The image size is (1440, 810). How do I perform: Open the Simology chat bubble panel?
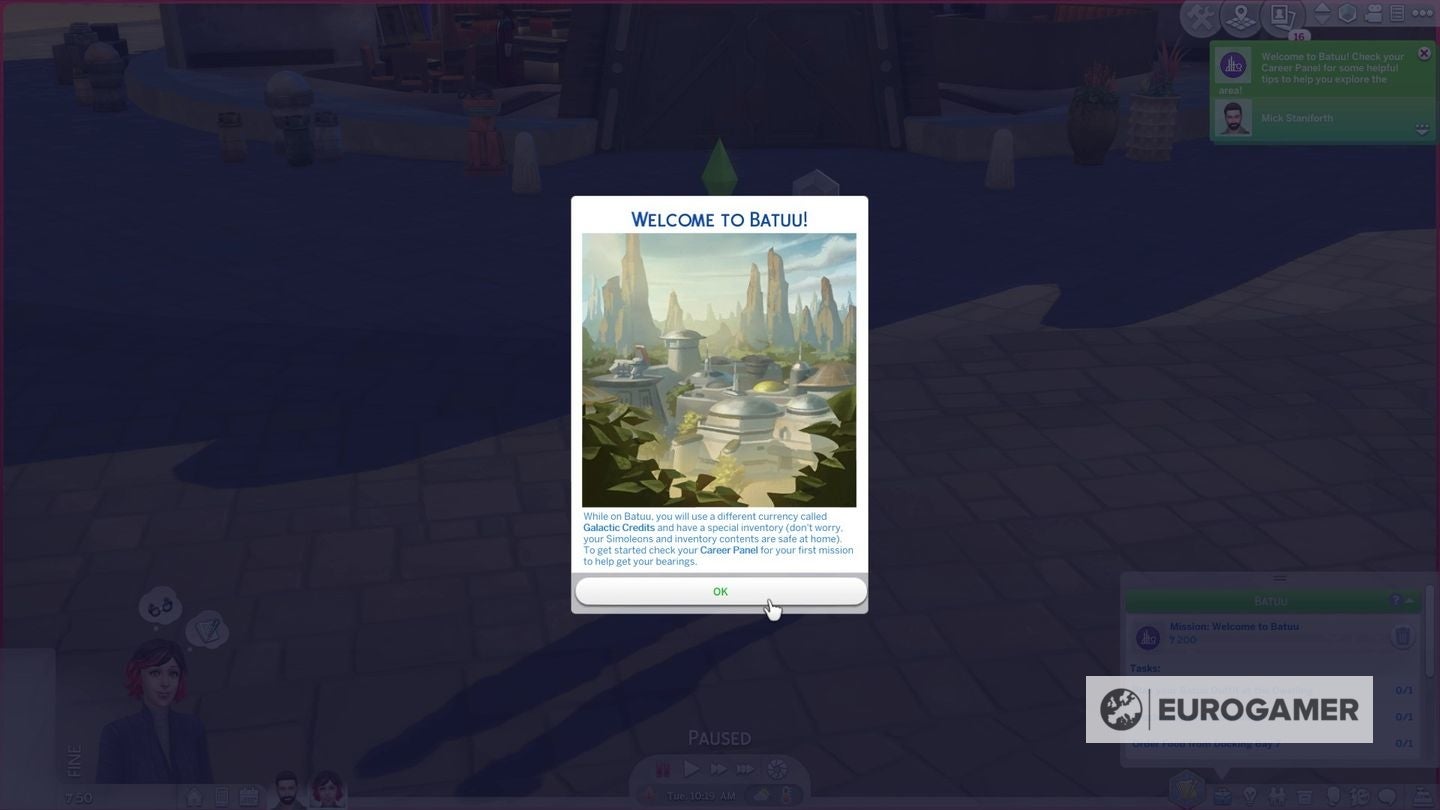click(1385, 796)
